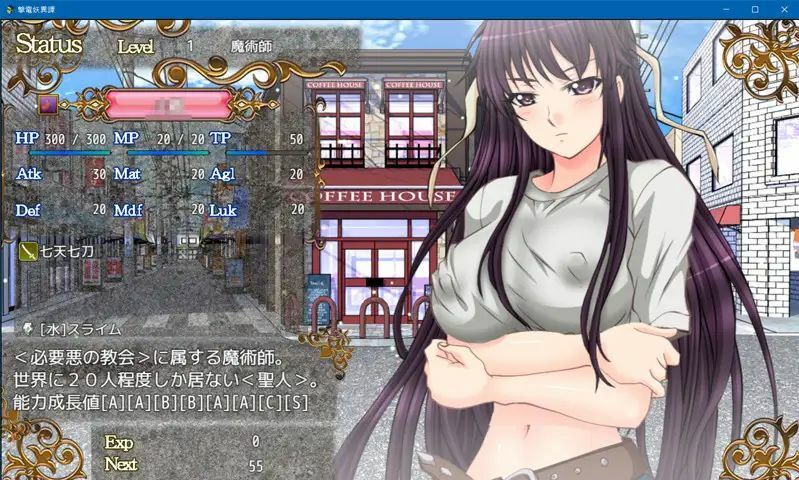Minimize the game window
Screen dimensions: 799x480
point(727,9)
